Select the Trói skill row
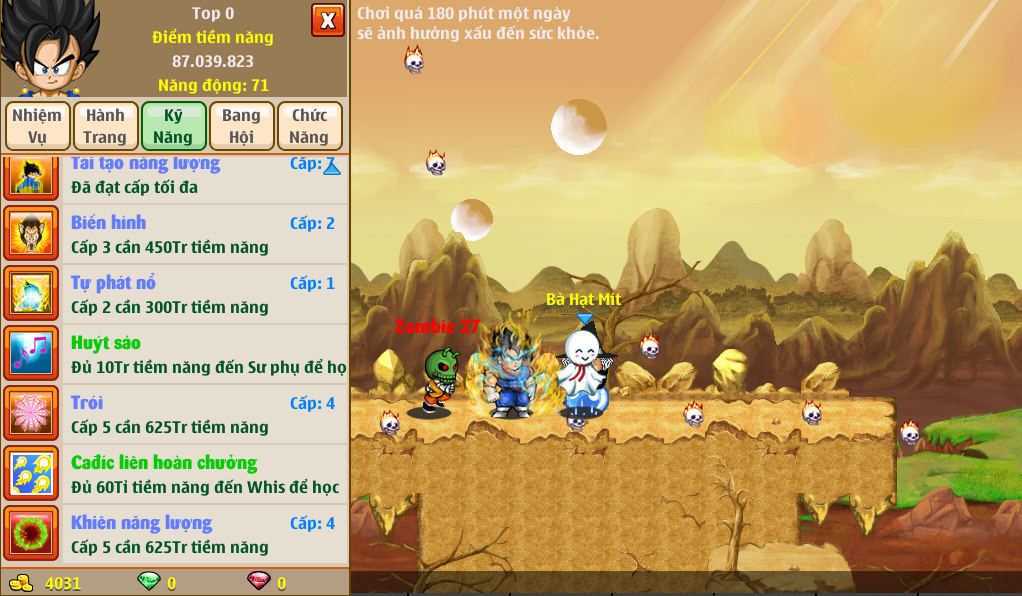Viewport: 1022px width, 596px height. coord(204,414)
